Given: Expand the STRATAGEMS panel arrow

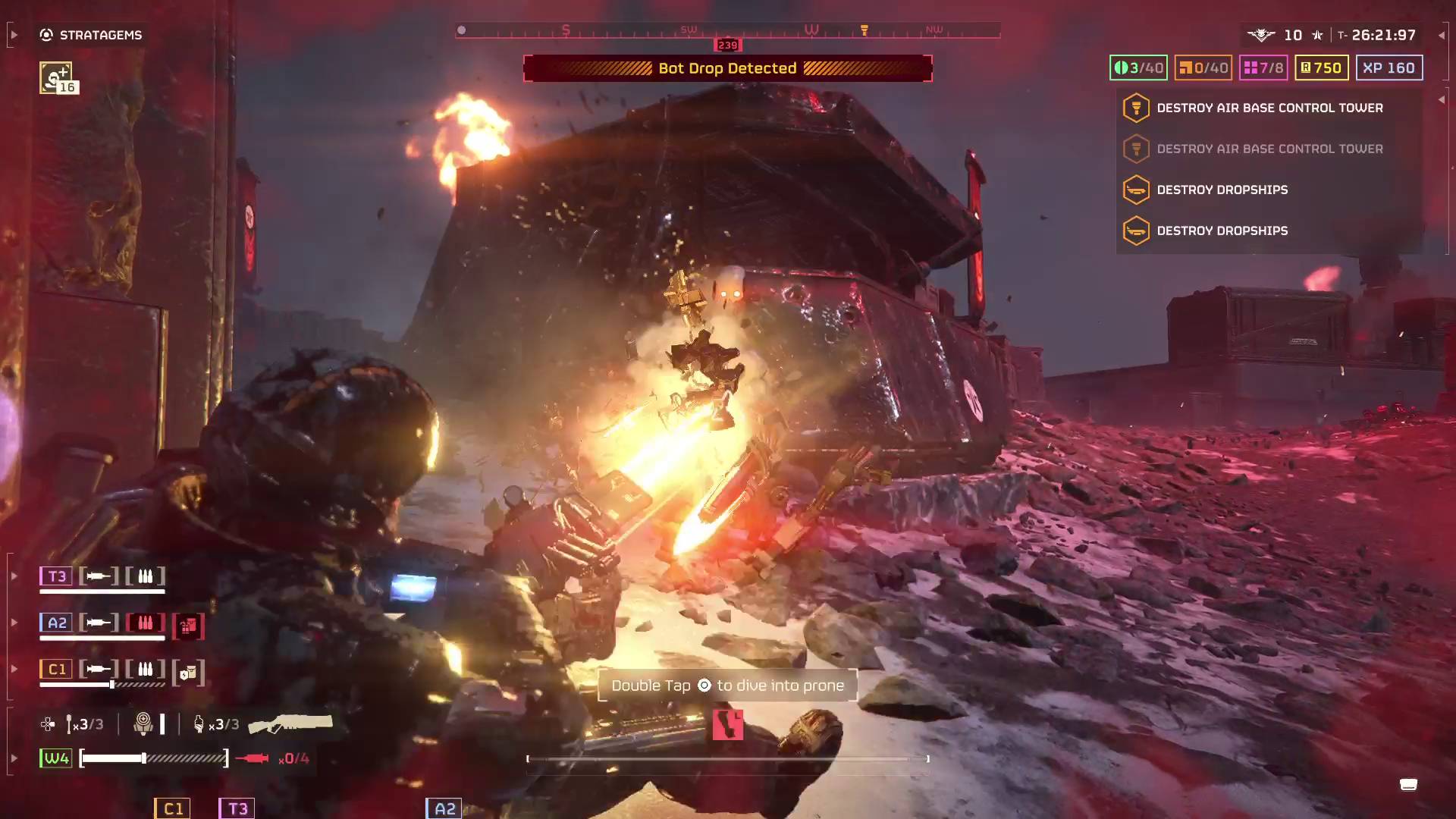Looking at the screenshot, I should coord(12,35).
